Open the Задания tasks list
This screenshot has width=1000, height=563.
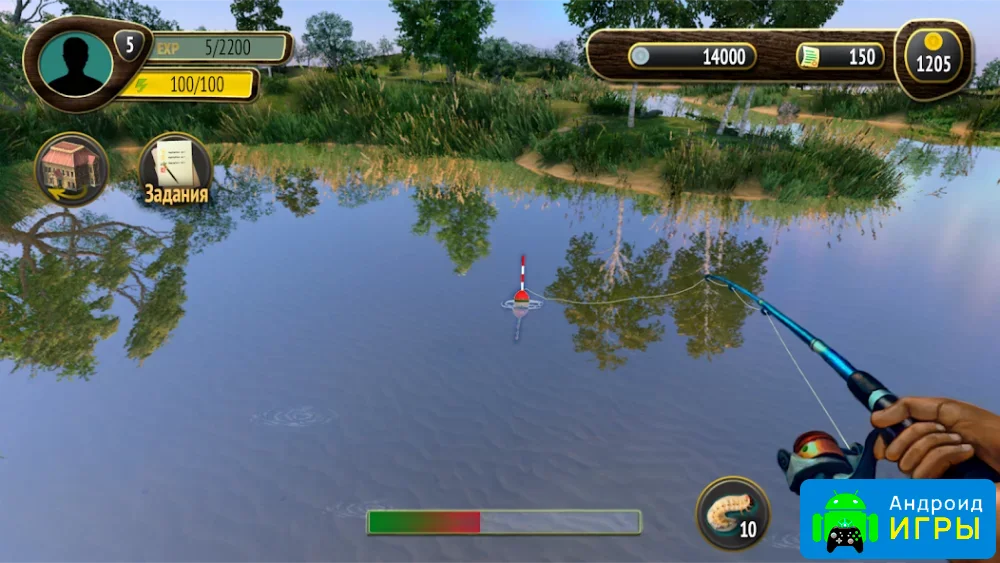(x=175, y=170)
